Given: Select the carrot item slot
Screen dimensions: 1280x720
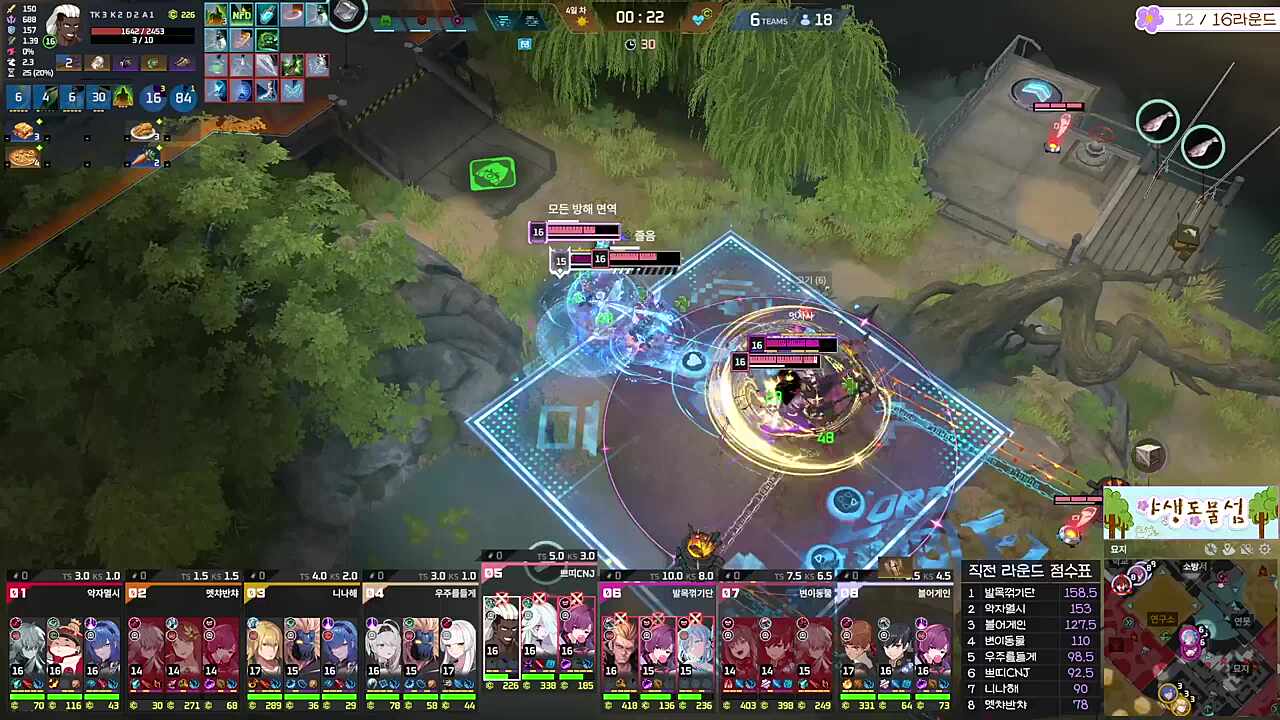Looking at the screenshot, I should tap(145, 157).
